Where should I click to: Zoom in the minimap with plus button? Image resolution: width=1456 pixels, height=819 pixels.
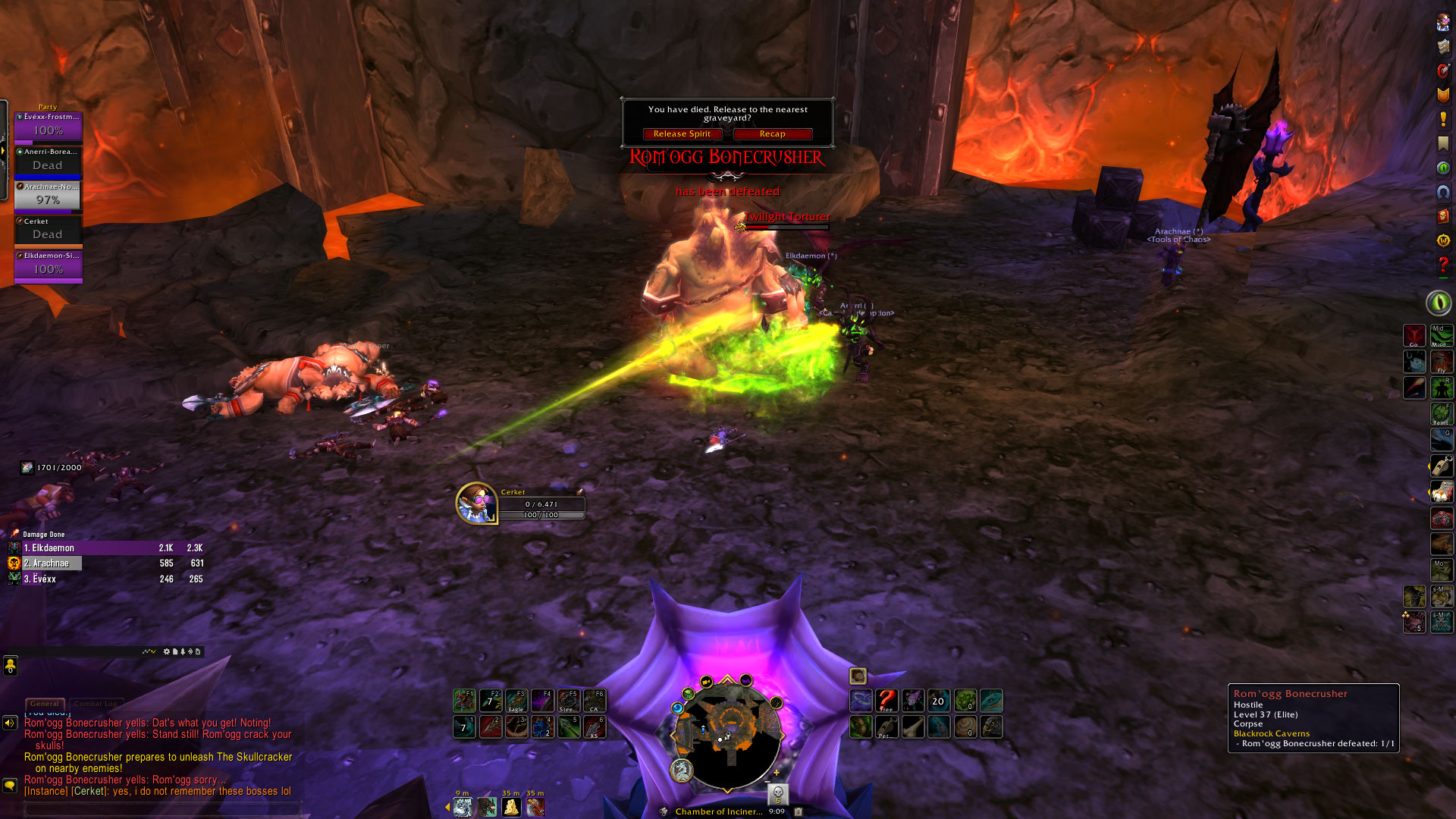777,773
